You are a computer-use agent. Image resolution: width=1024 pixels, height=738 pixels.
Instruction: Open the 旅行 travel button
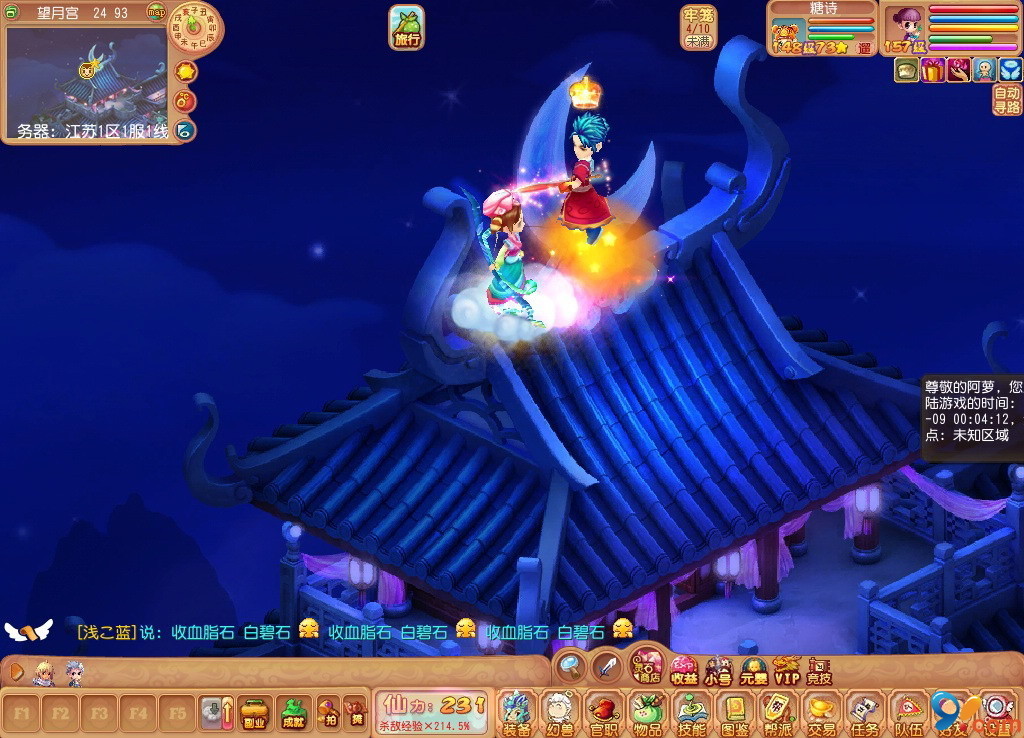406,27
